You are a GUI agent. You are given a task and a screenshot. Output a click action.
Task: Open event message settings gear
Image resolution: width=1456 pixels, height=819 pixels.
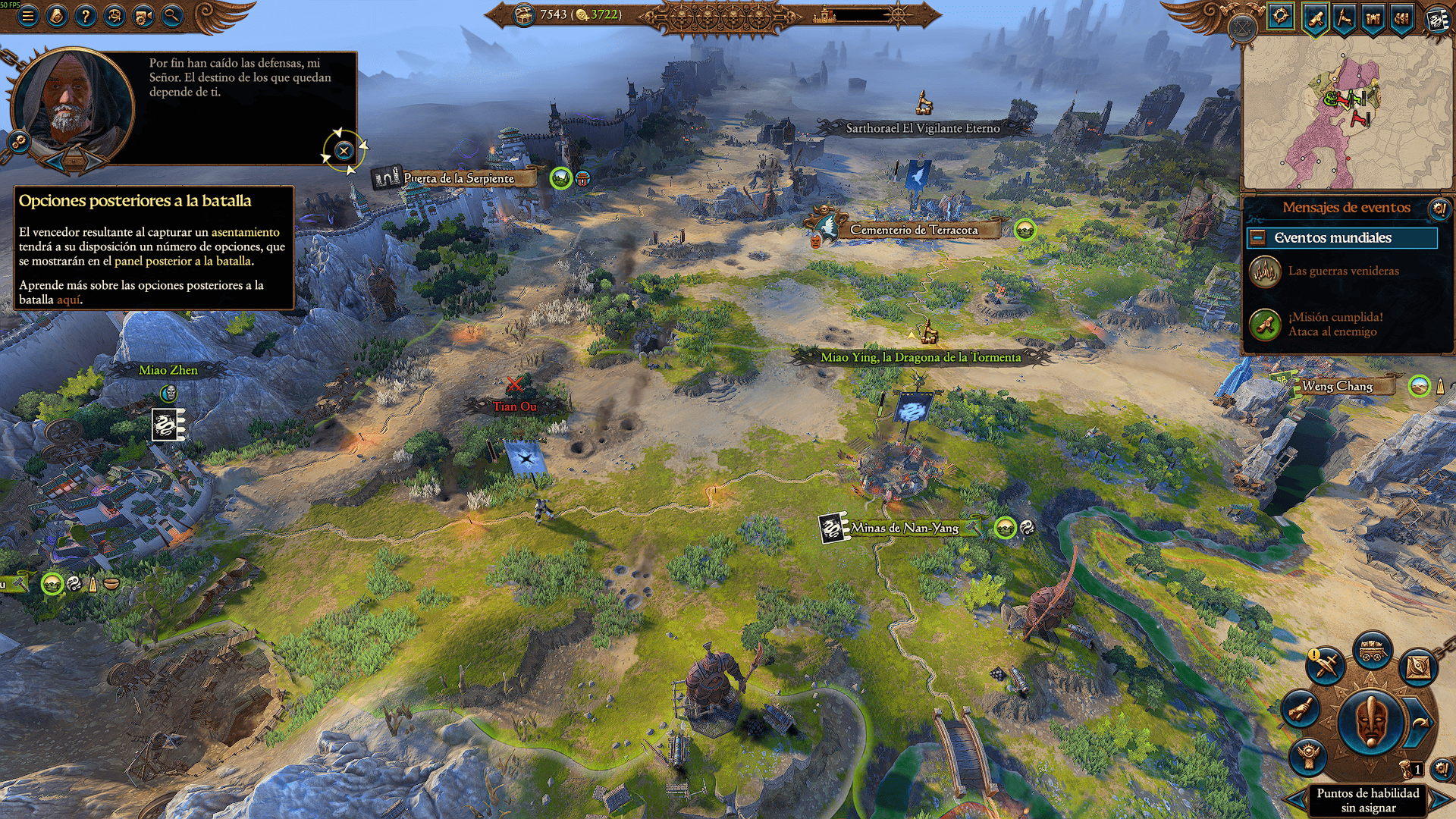1439,208
